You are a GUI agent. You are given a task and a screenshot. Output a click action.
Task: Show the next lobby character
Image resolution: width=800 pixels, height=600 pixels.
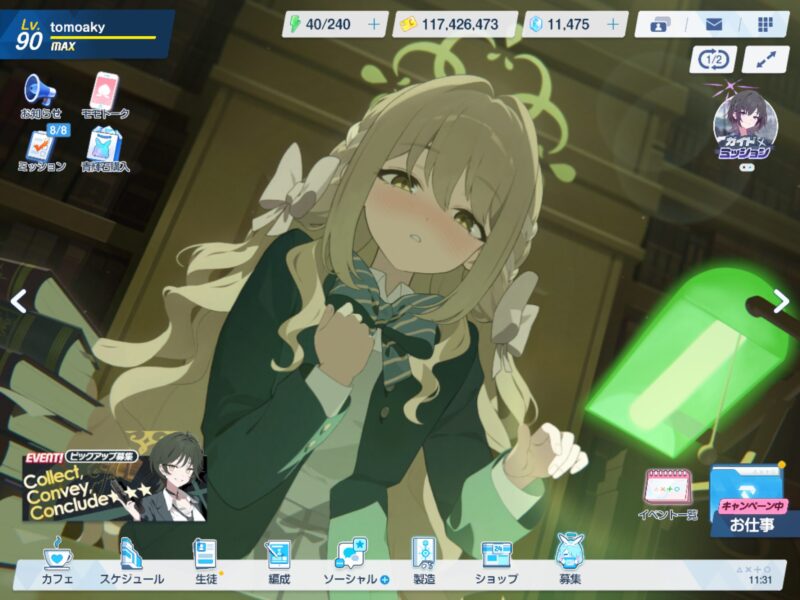pyautogui.click(x=781, y=300)
